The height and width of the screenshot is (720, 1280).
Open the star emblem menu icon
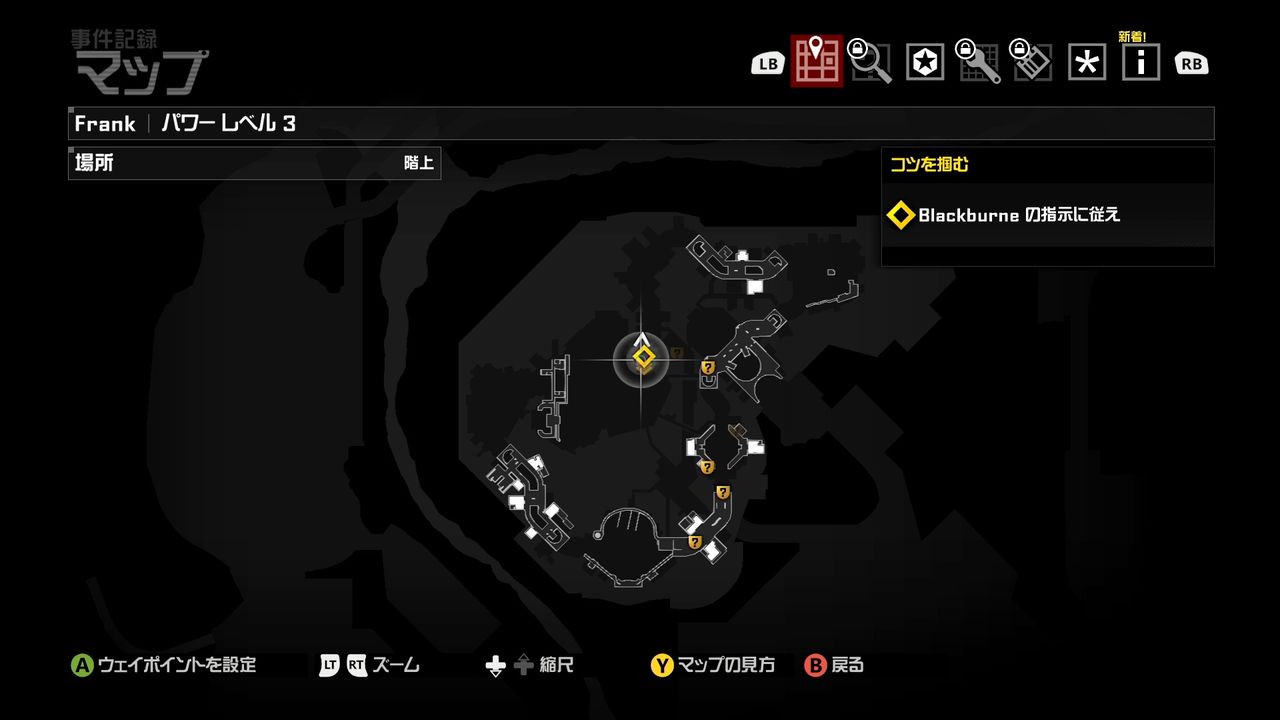(924, 61)
